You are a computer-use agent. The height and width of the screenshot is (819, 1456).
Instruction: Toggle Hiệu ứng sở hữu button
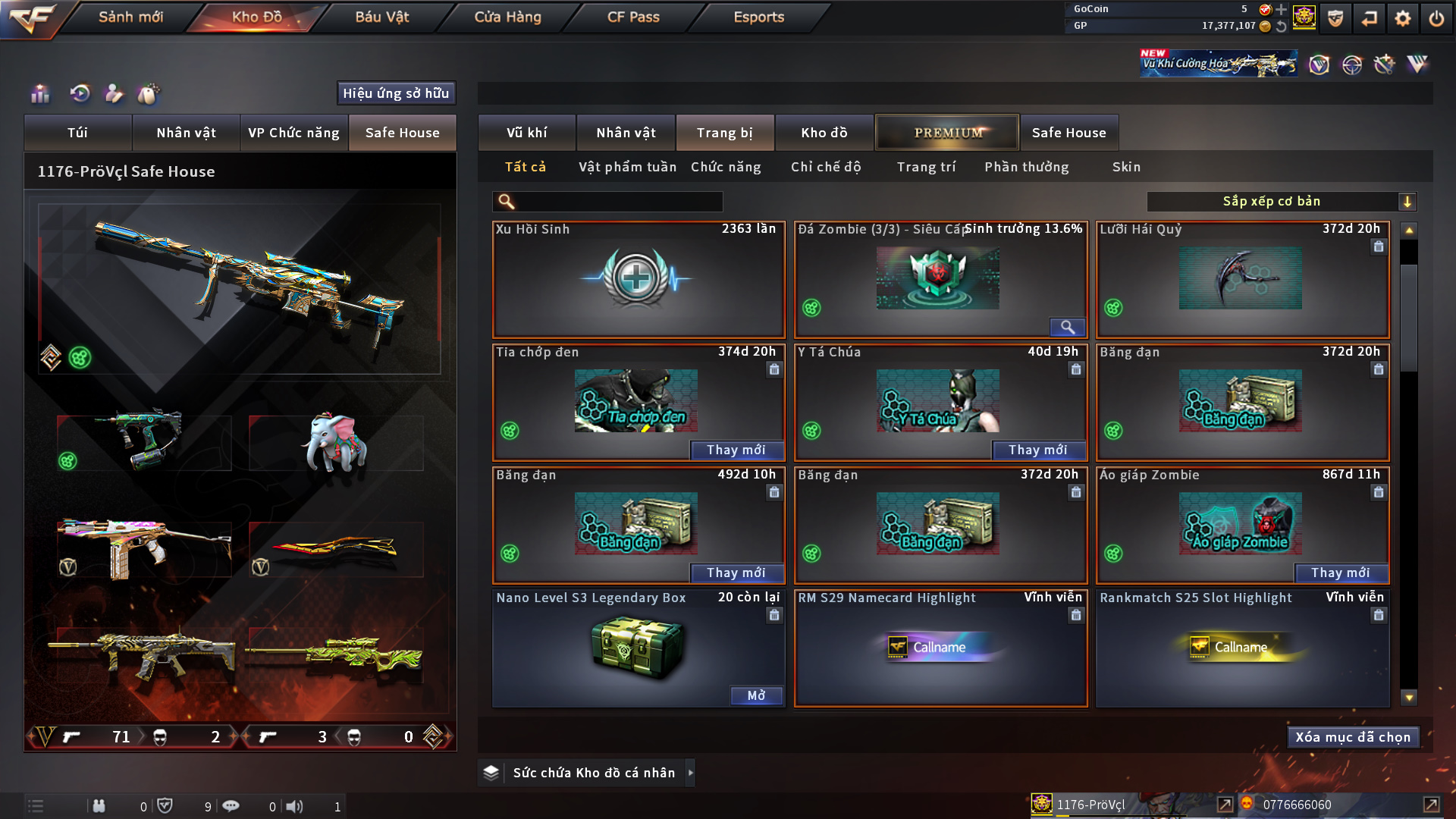pyautogui.click(x=396, y=93)
